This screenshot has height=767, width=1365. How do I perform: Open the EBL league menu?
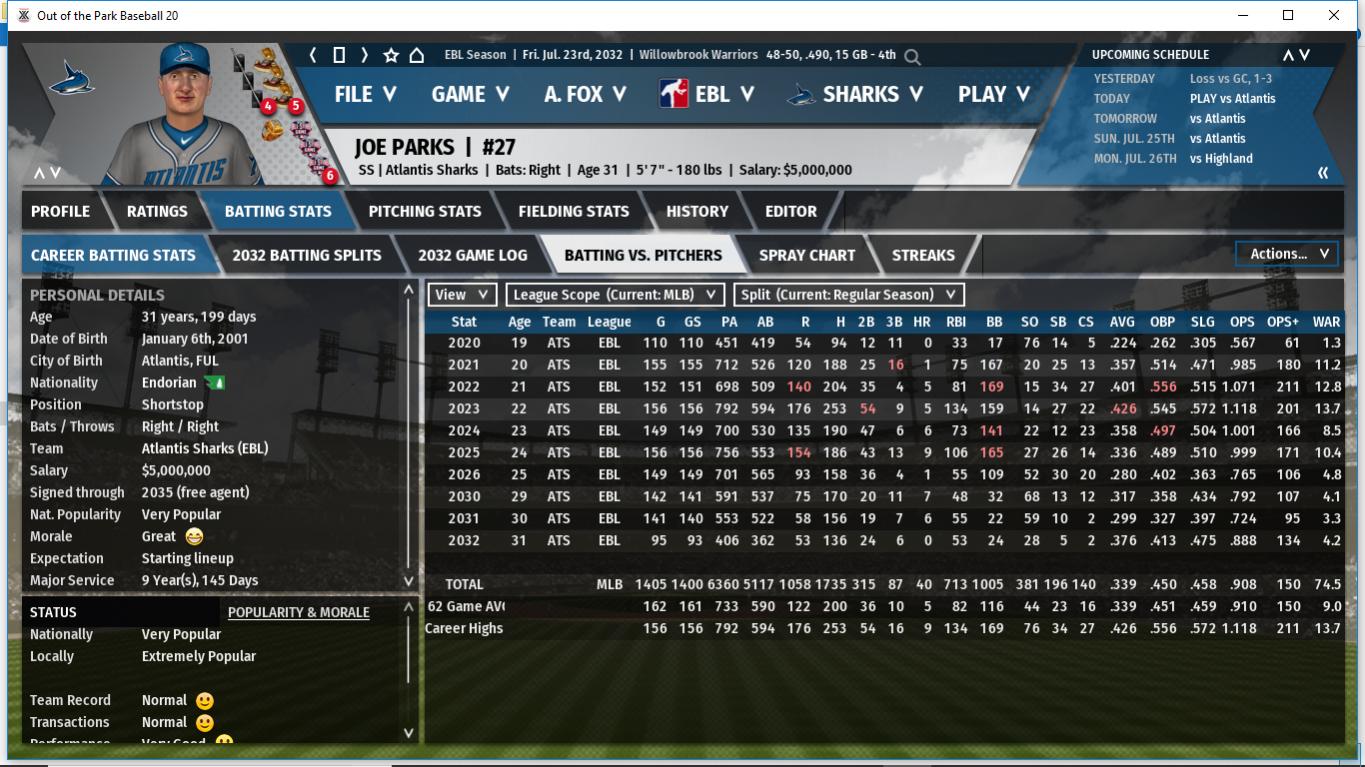707,94
